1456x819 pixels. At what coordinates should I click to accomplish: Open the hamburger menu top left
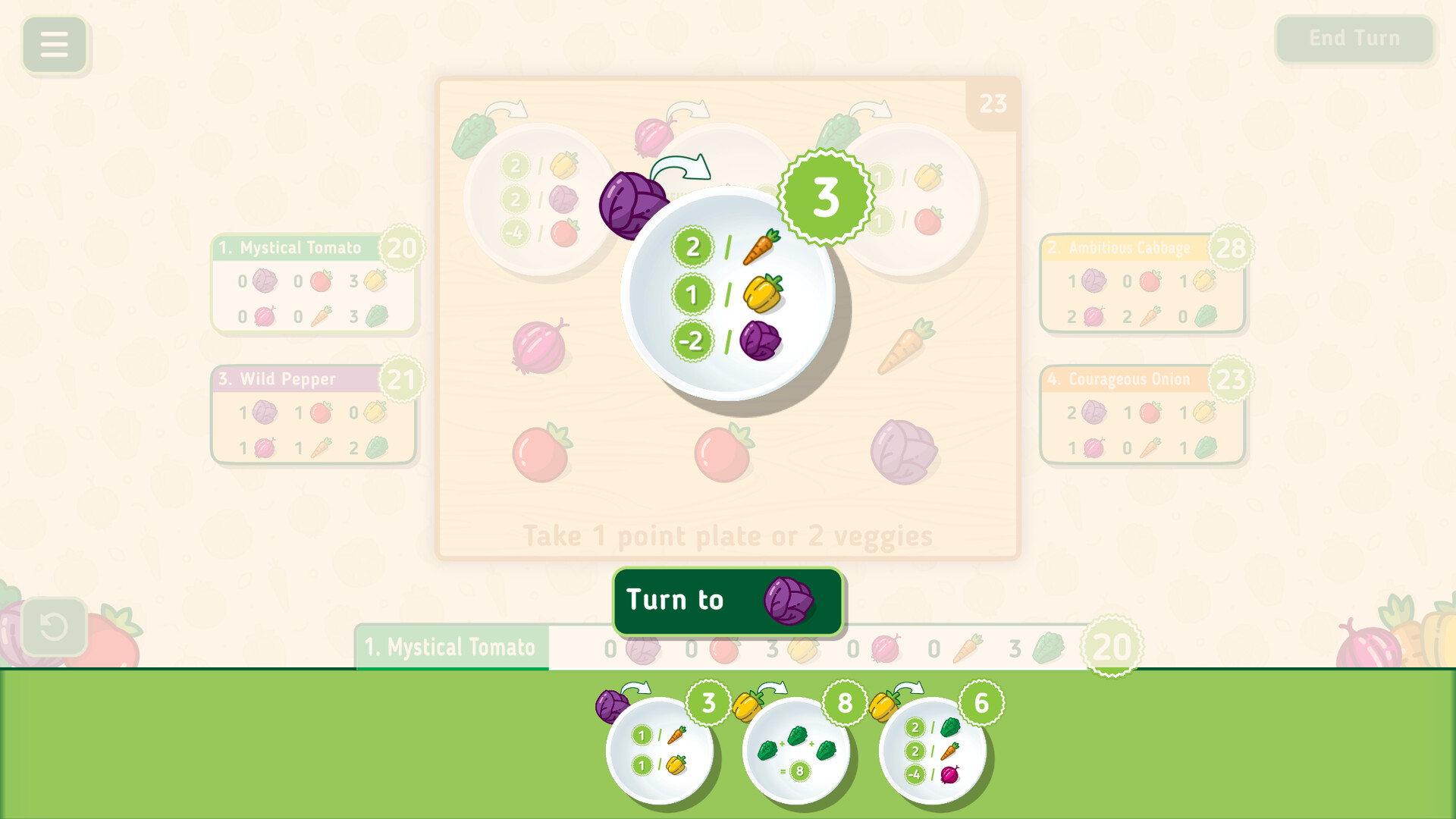pos(54,45)
